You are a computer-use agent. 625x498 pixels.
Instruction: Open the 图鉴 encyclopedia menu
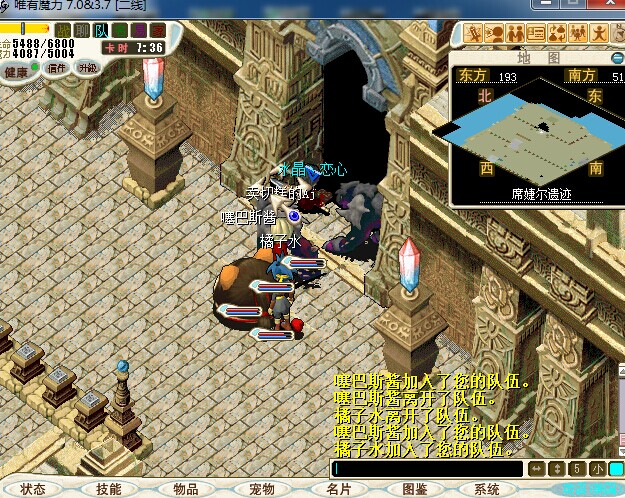413,489
